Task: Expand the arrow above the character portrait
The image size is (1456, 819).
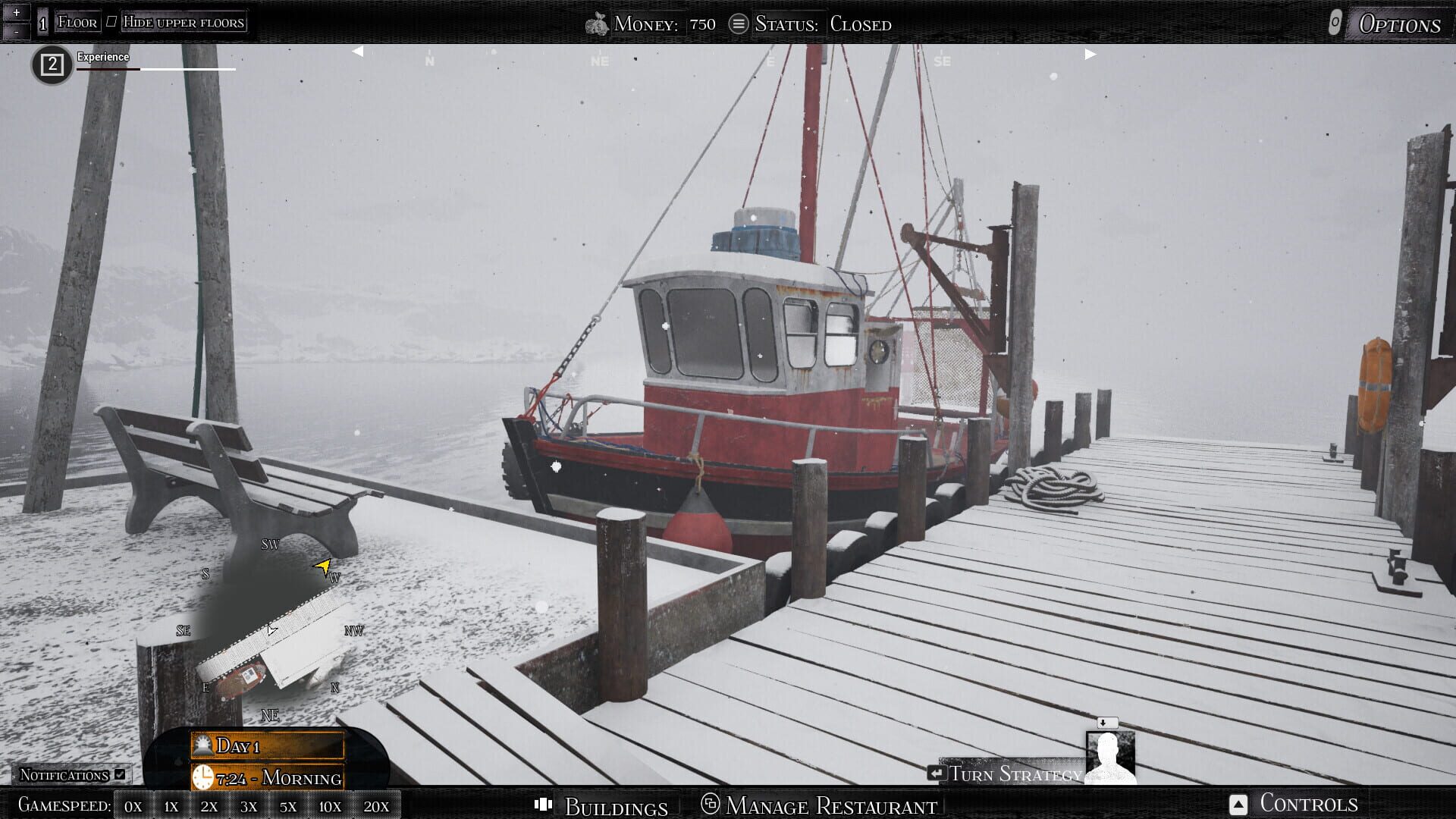Action: (x=1106, y=724)
